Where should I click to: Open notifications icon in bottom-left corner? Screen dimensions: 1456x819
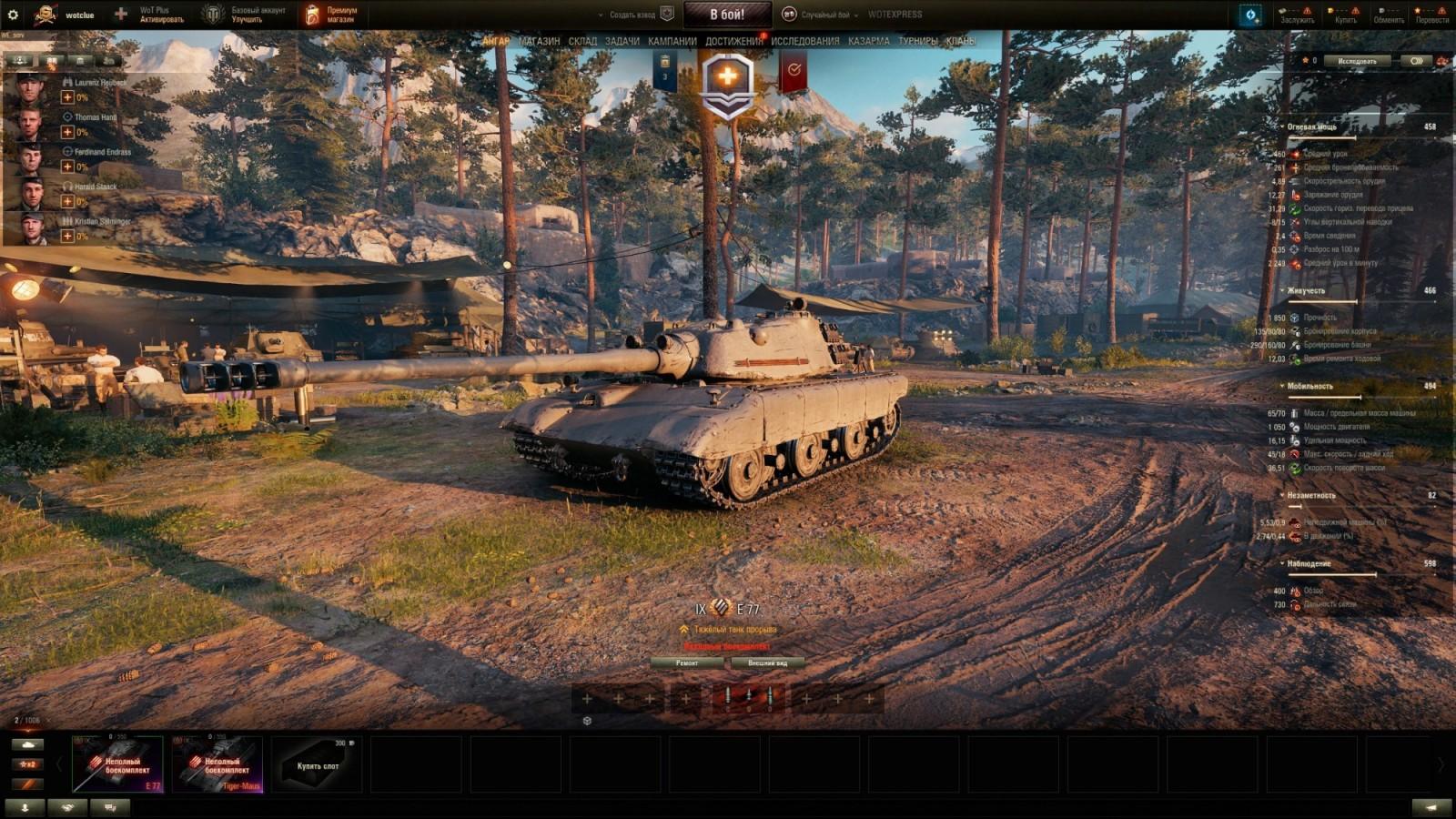(x=25, y=806)
